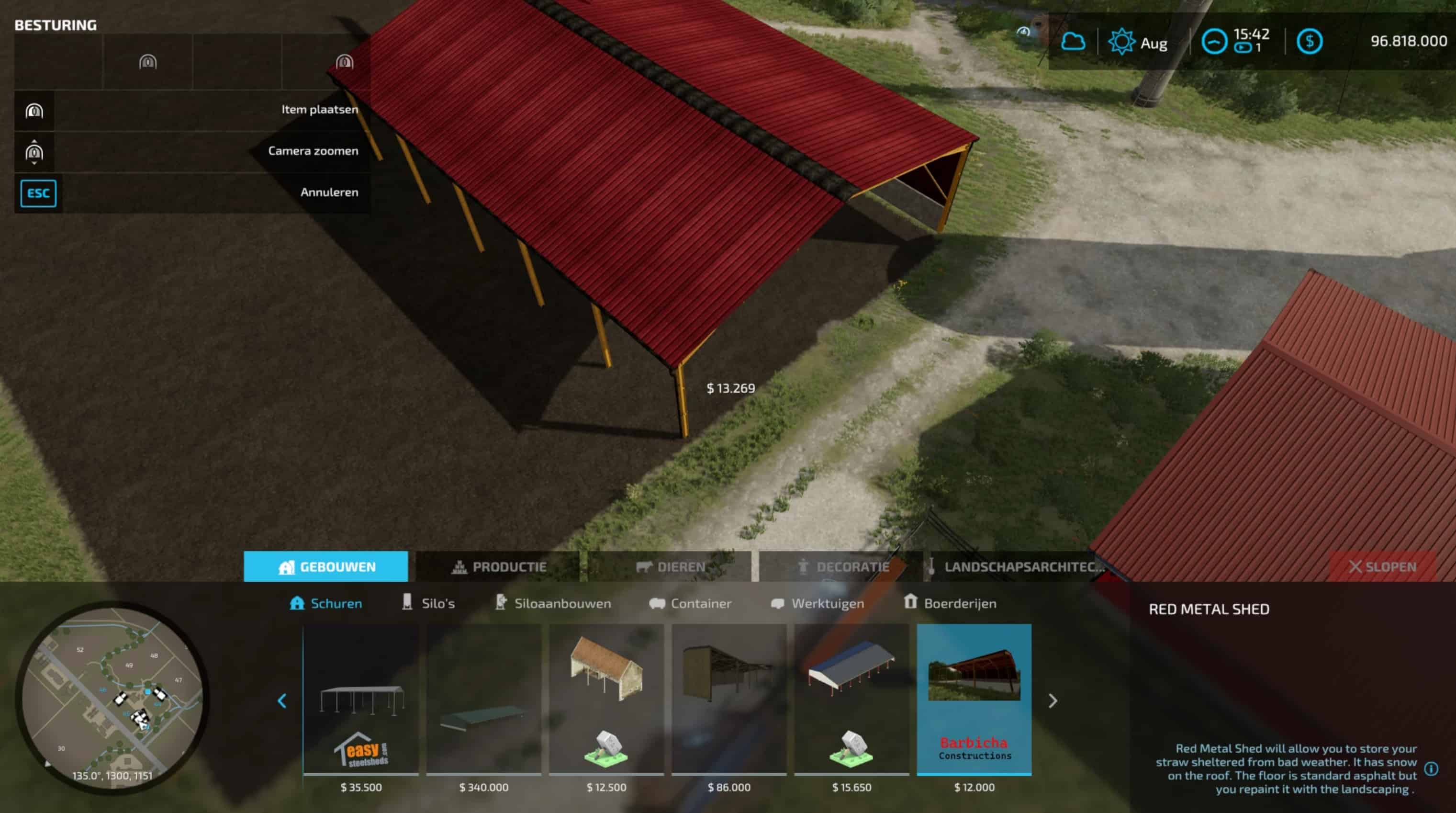
Task: Open the Landschapsarchitectuur tab
Action: tap(1015, 566)
